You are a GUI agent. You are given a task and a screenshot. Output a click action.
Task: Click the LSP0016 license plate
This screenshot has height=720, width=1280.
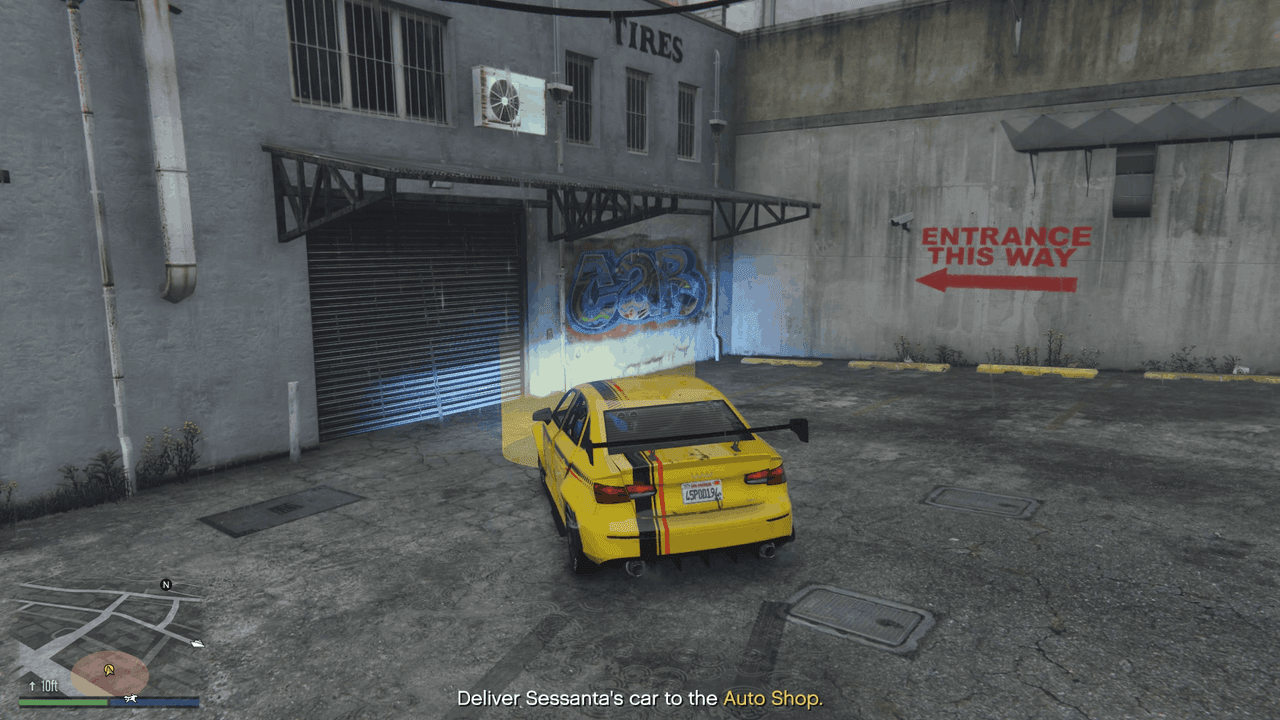tap(700, 494)
